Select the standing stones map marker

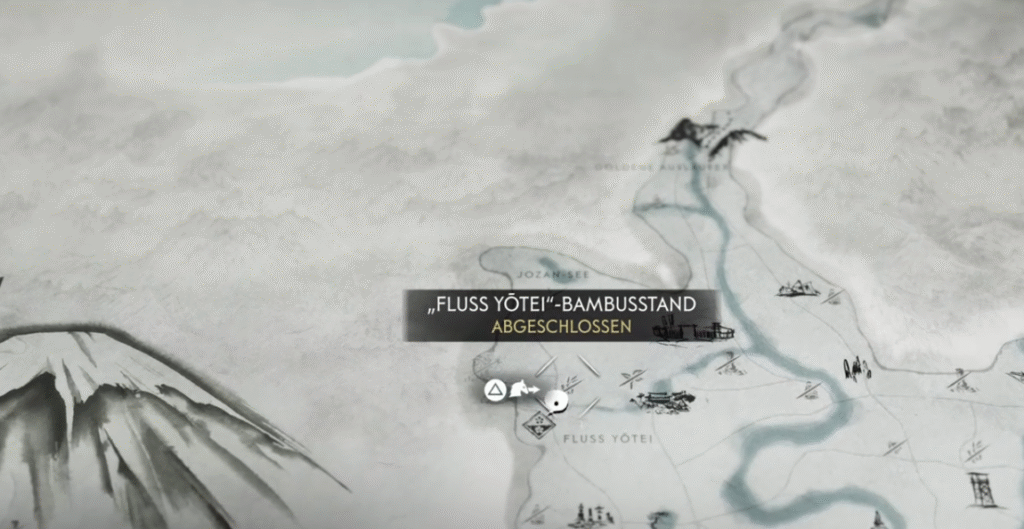856,368
